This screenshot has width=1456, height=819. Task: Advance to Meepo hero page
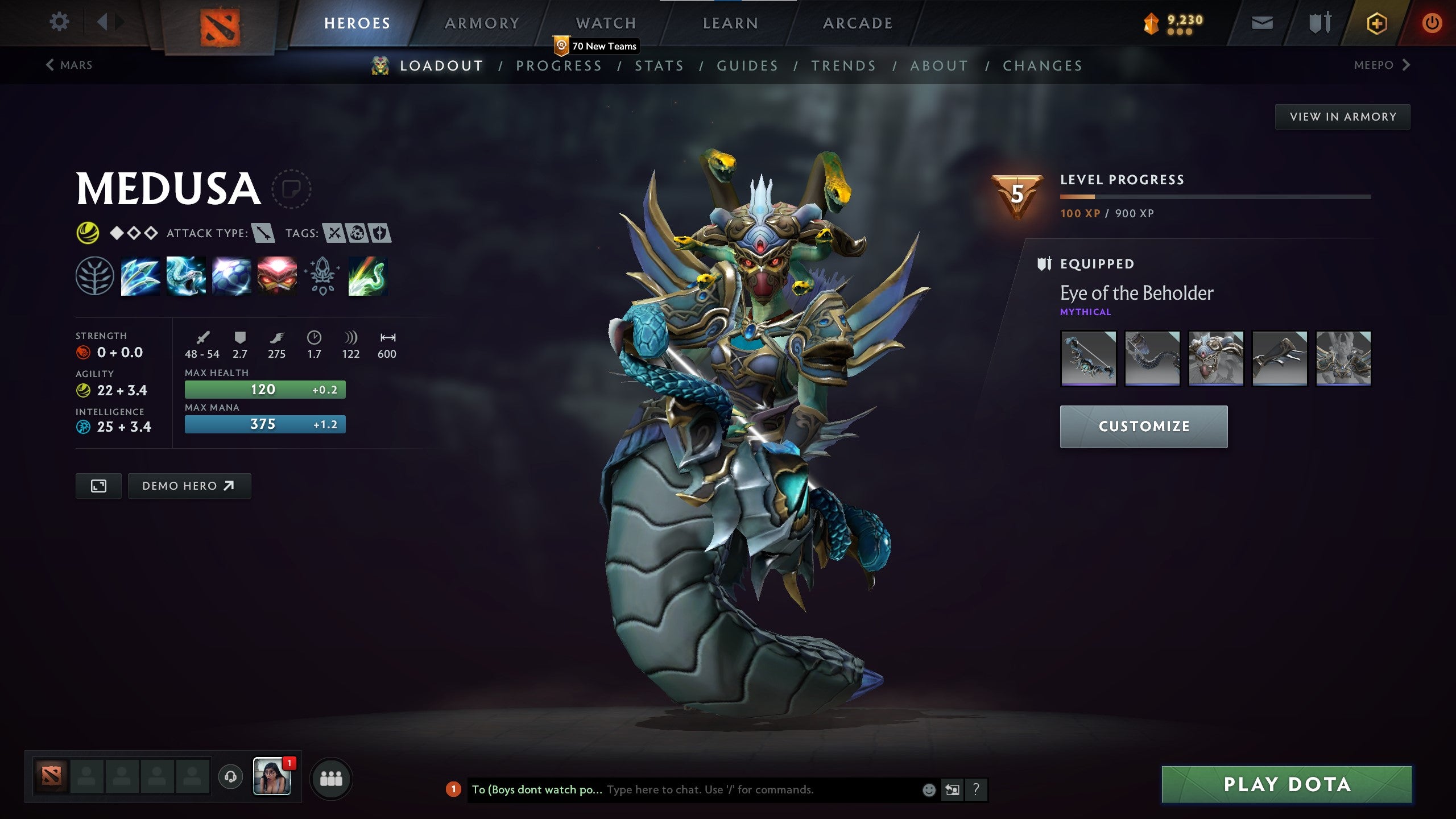click(x=1384, y=65)
